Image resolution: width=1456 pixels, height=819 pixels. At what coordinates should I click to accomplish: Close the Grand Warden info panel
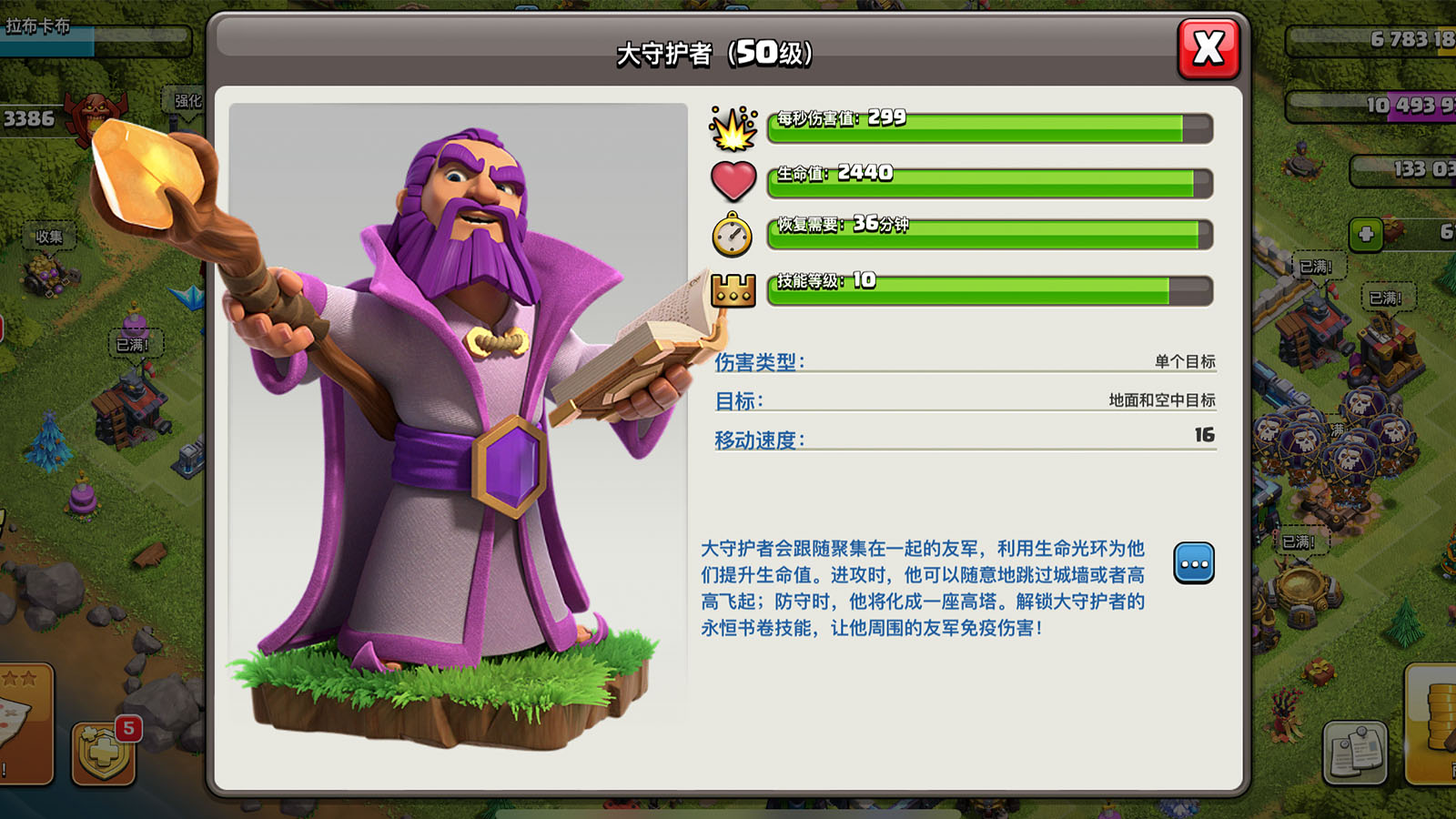click(x=1208, y=48)
